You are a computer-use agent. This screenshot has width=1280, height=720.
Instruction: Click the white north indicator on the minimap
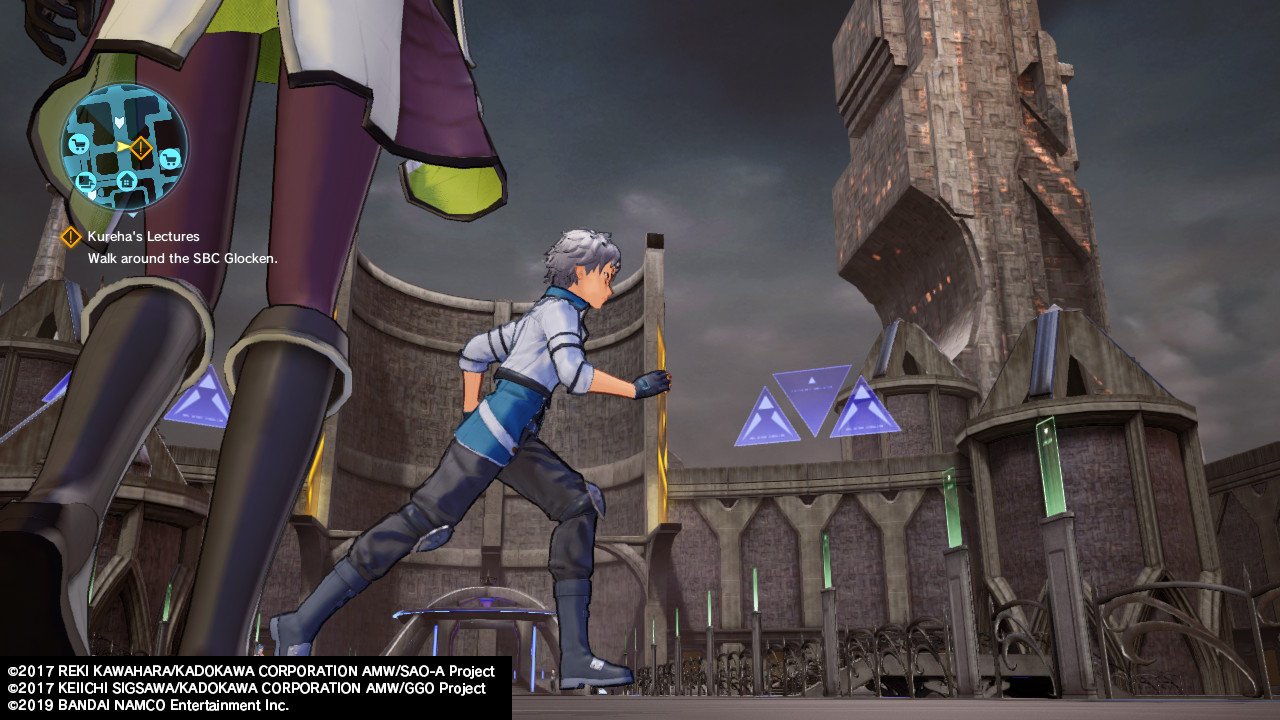[119, 120]
